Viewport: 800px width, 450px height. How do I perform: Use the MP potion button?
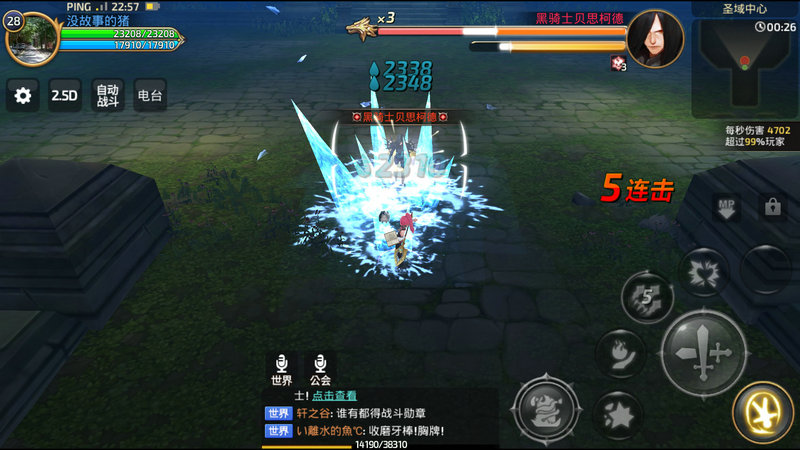pyautogui.click(x=726, y=208)
